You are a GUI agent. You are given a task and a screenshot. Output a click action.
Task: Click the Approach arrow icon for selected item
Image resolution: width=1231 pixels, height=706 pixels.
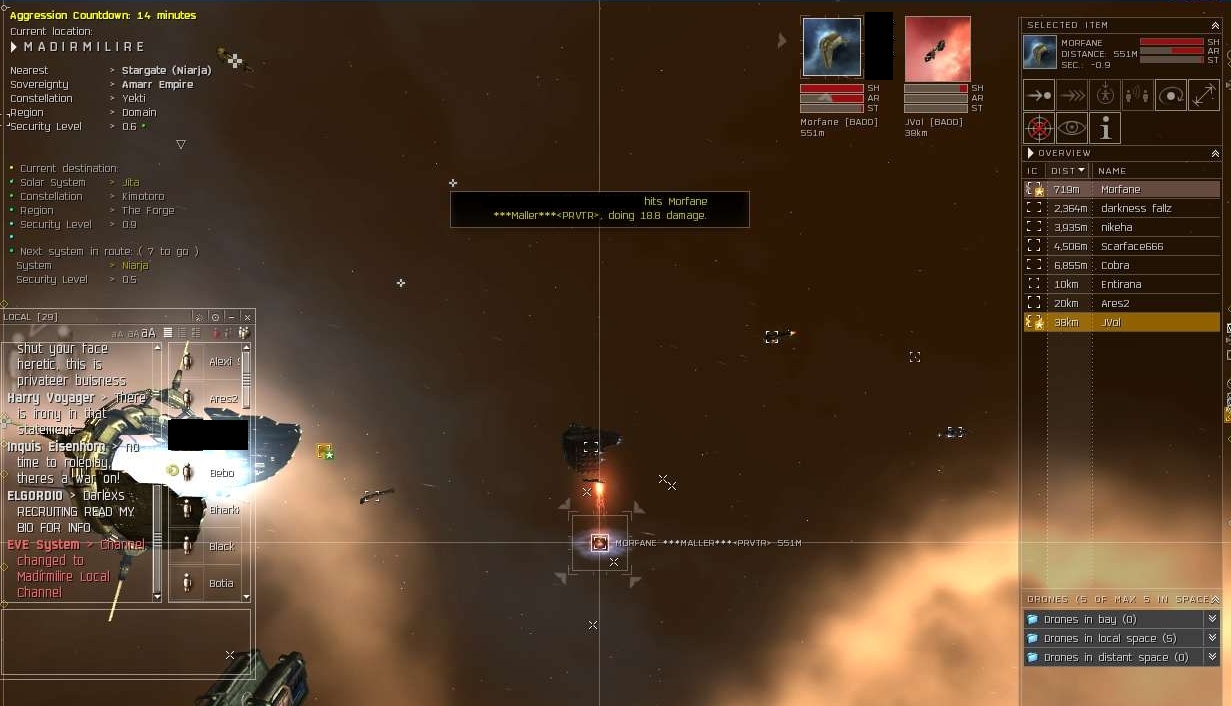[x=1039, y=95]
